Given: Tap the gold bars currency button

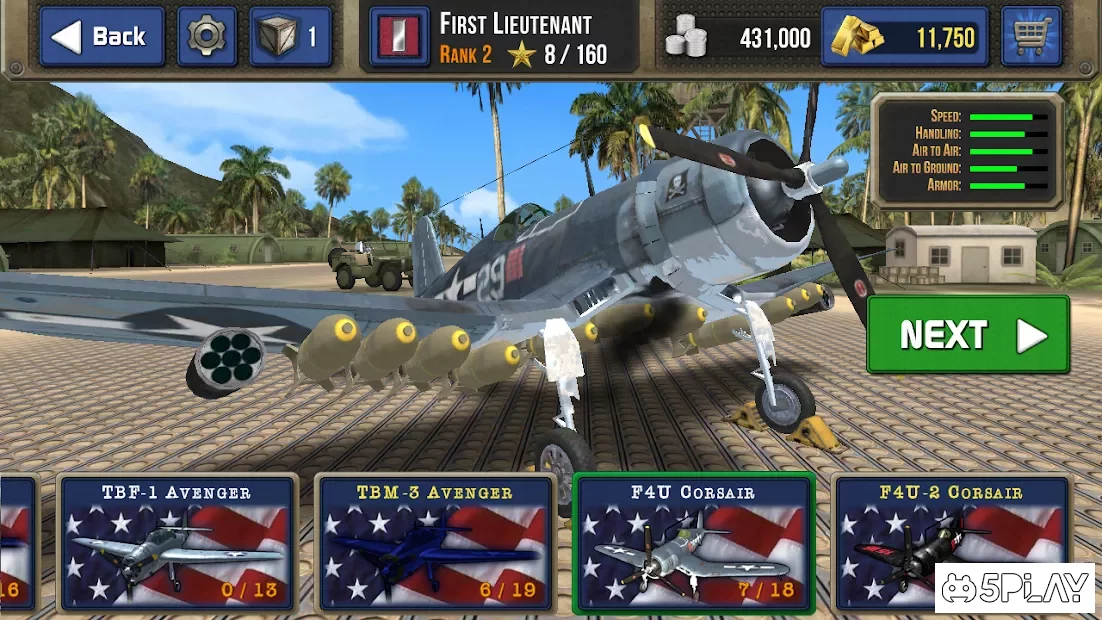Looking at the screenshot, I should 904,38.
